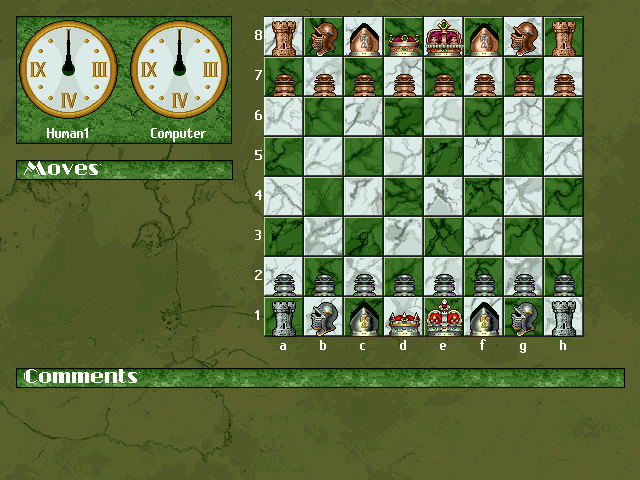Click the white pawn on c2

[x=363, y=277]
